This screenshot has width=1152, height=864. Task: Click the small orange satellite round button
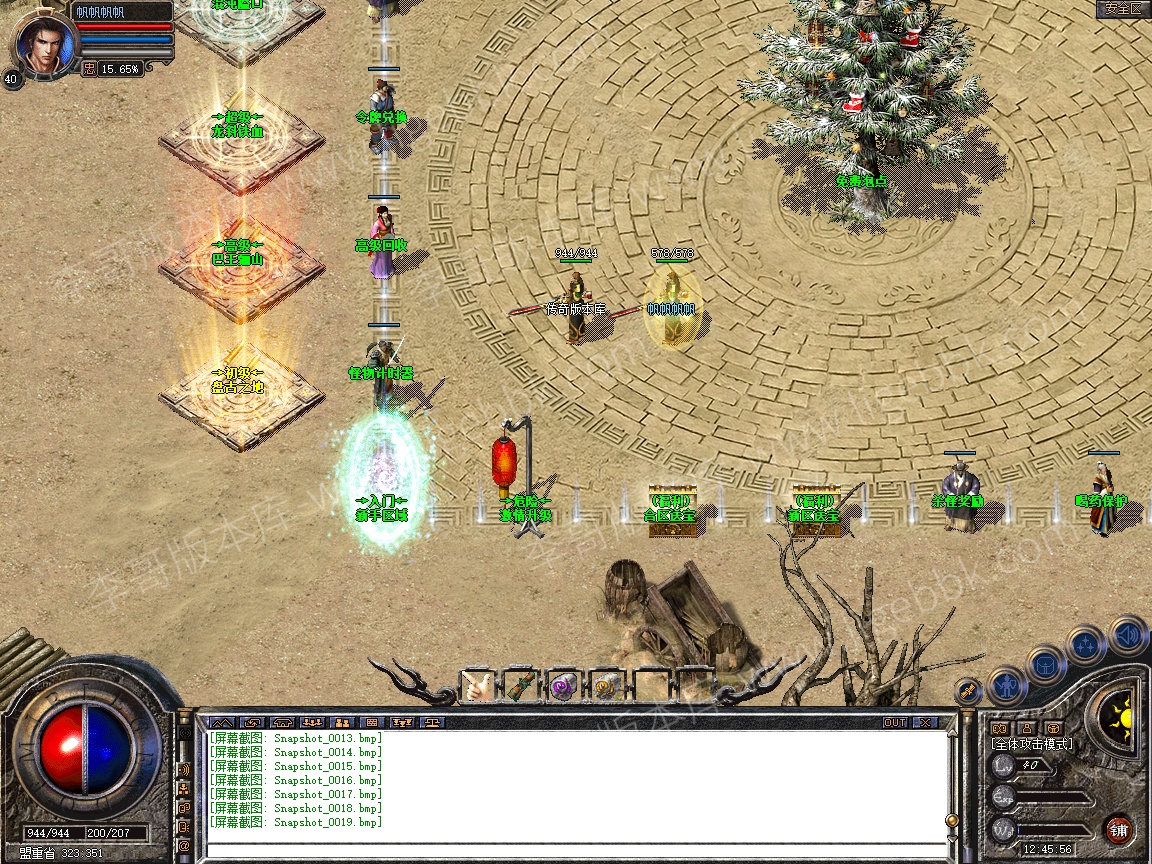967,690
